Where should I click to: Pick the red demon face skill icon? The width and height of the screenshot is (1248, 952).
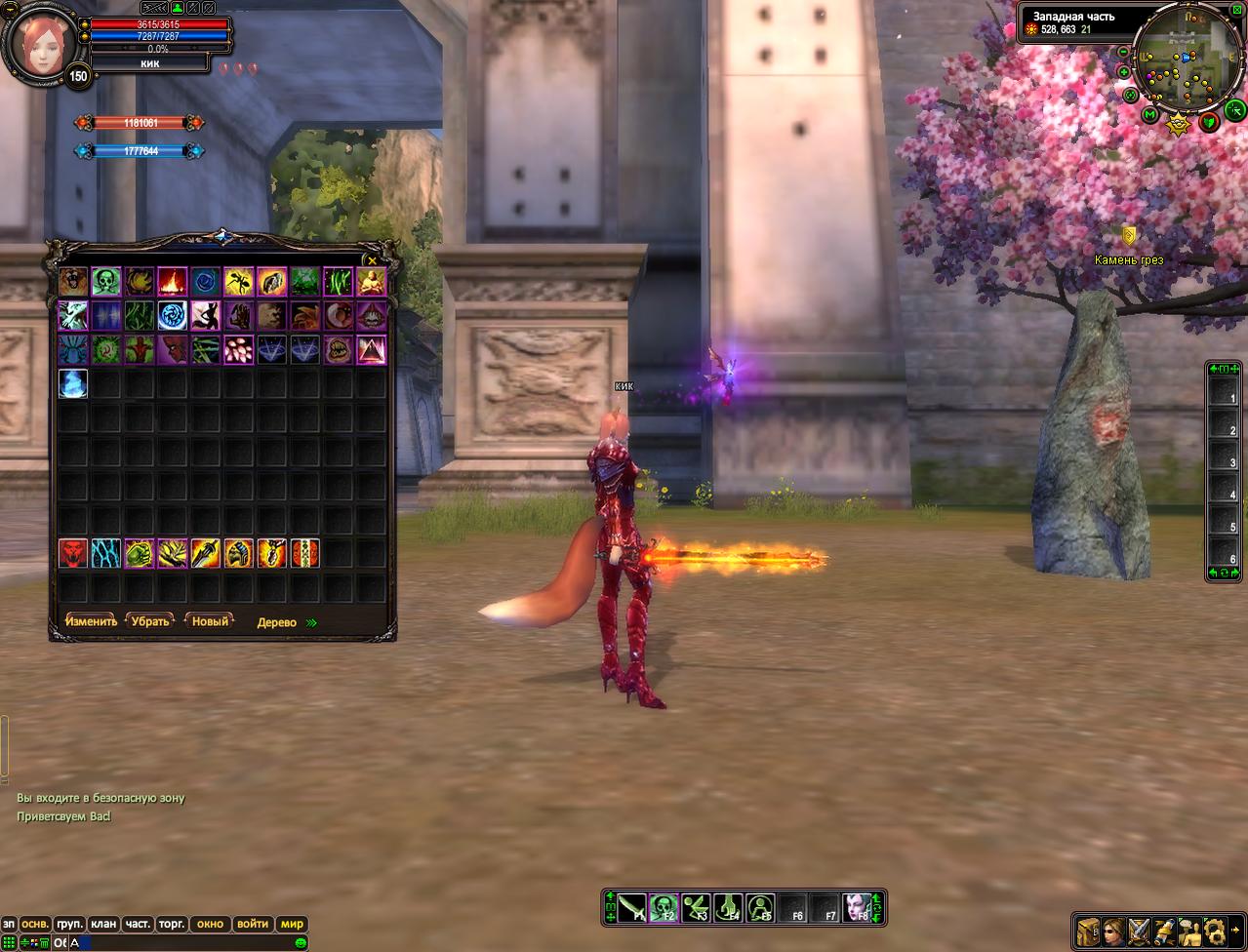(73, 553)
